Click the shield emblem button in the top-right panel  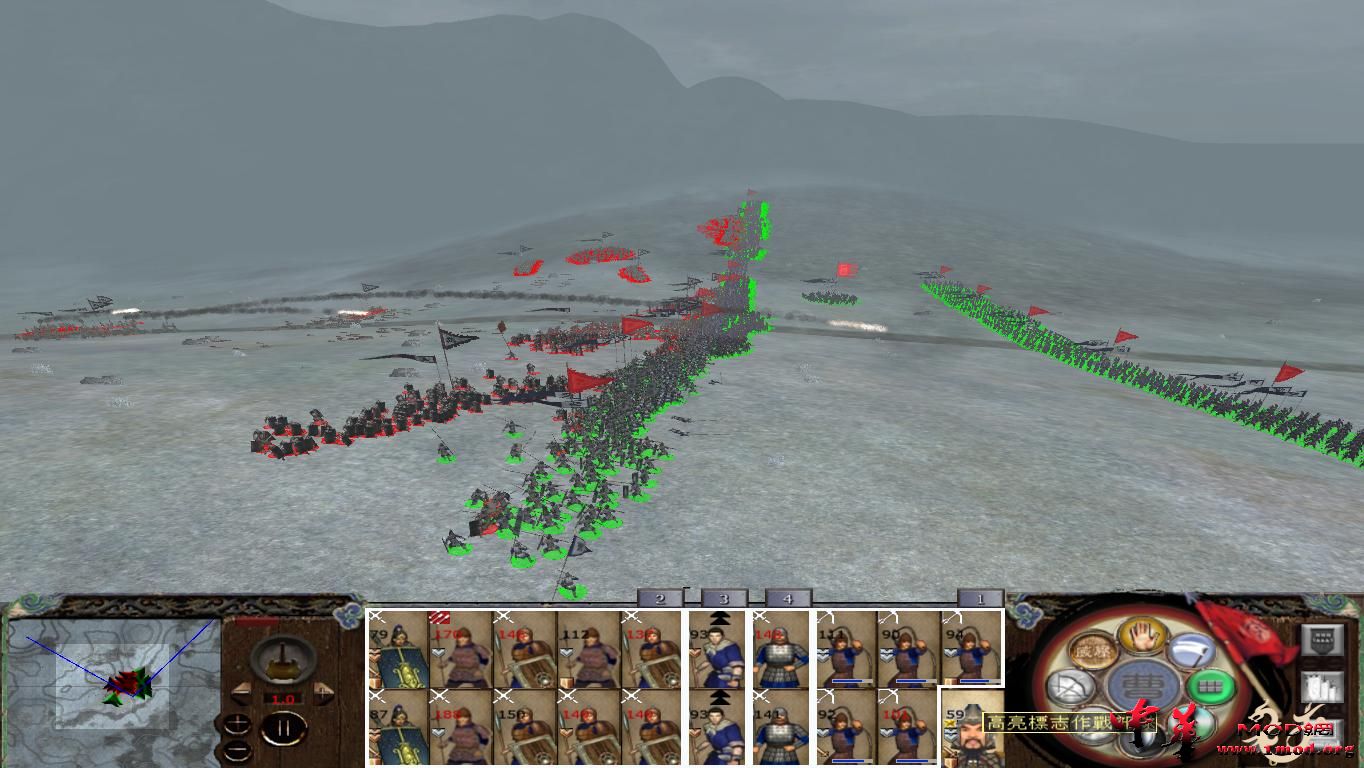(1321, 639)
